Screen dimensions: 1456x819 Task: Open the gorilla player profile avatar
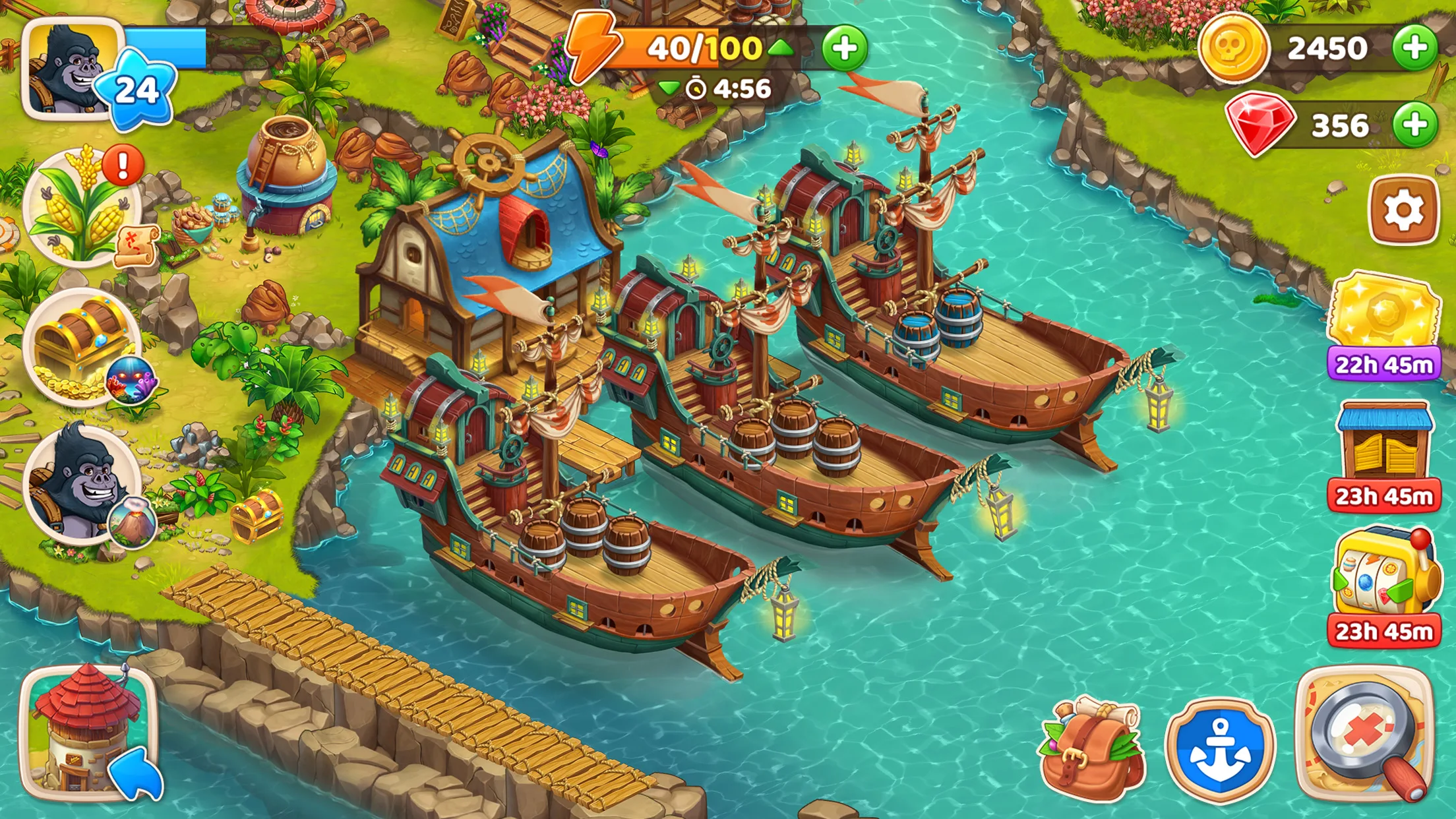pyautogui.click(x=71, y=68)
